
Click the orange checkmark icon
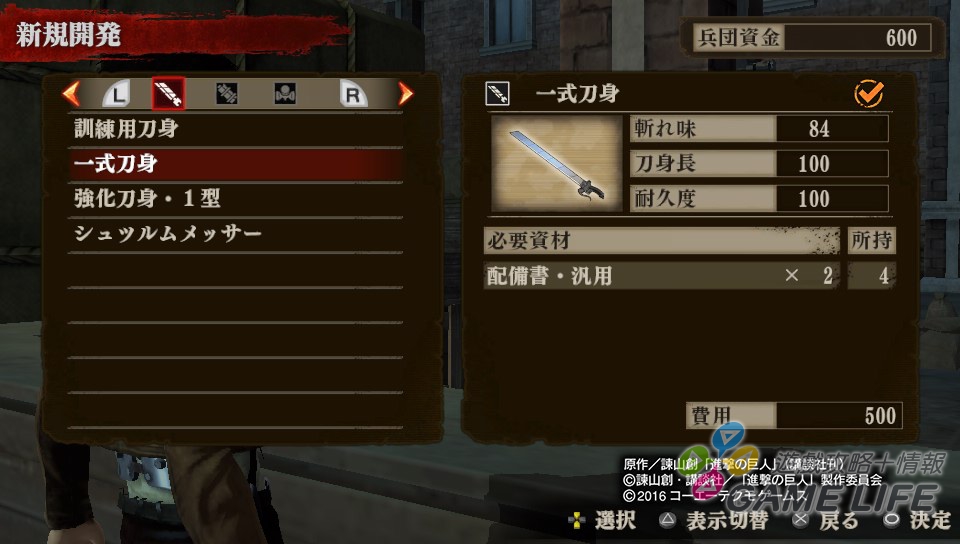(x=869, y=94)
